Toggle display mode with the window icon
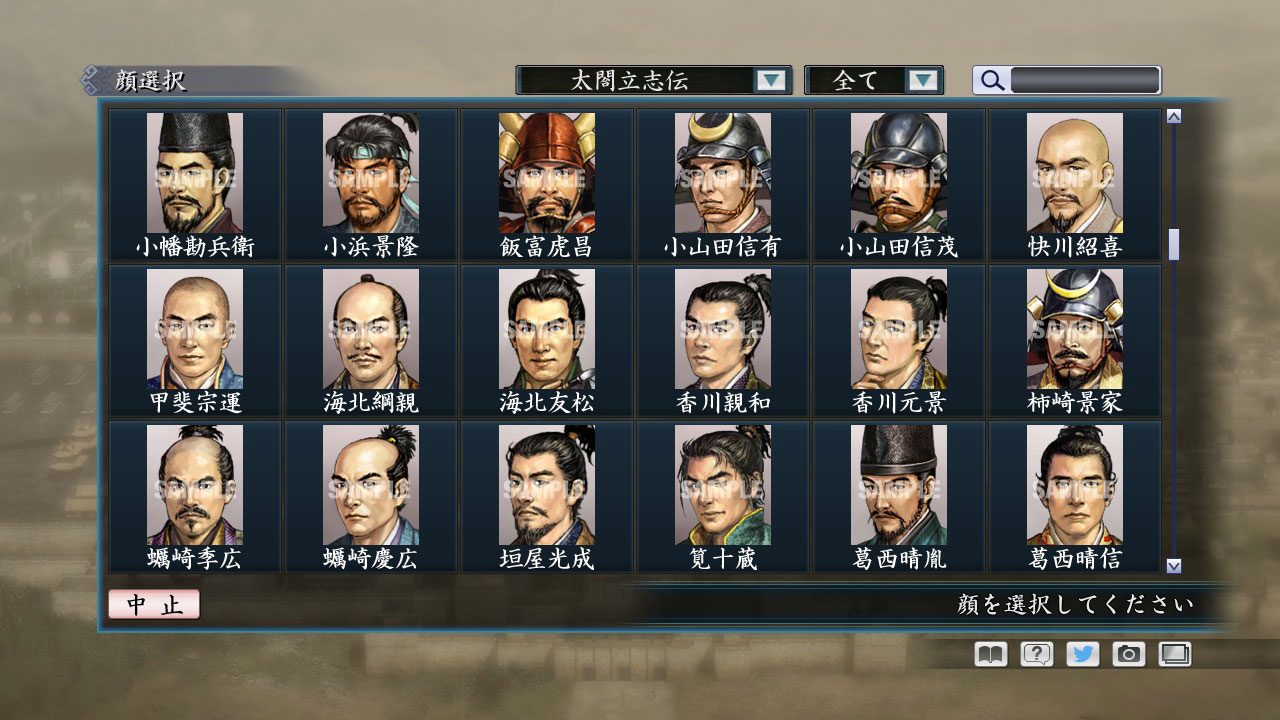The image size is (1280, 720). pyautogui.click(x=1174, y=654)
